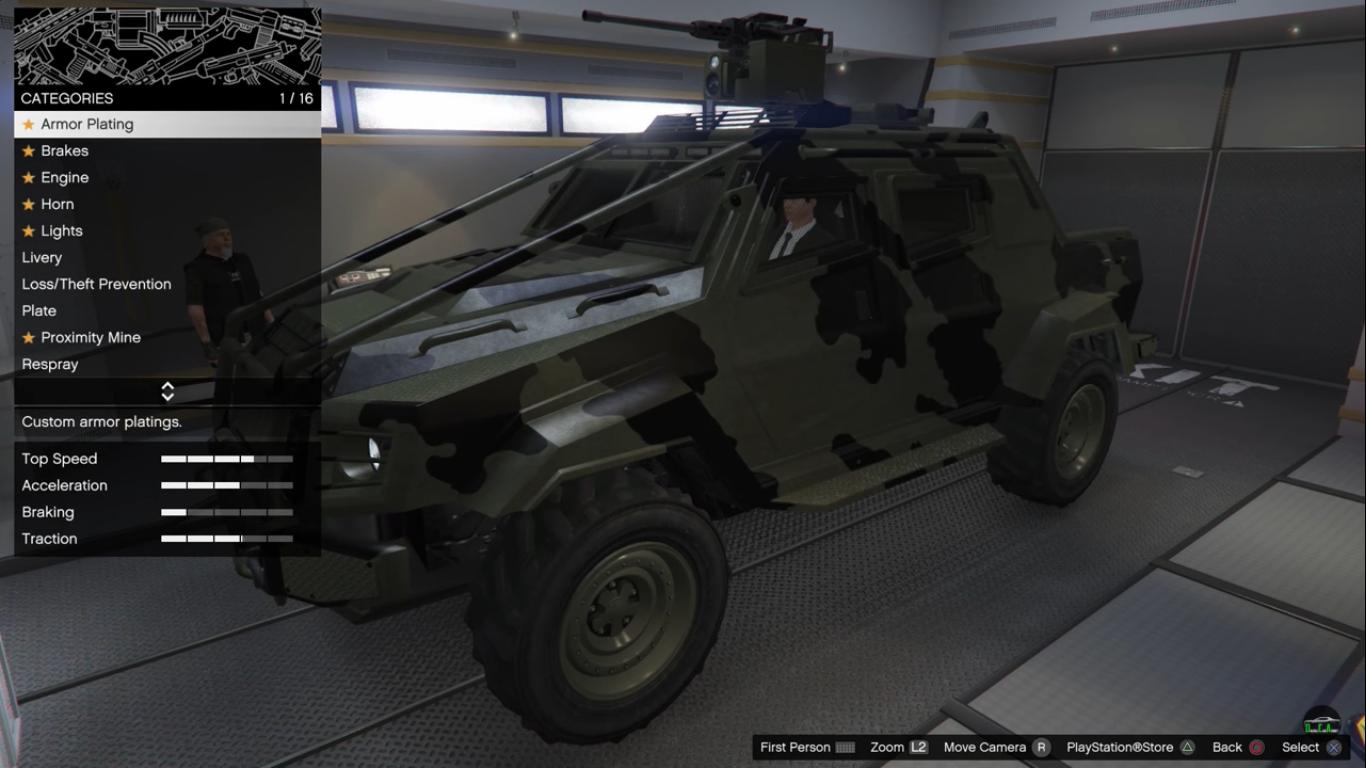Choose the Plate option
Image resolution: width=1366 pixels, height=768 pixels.
click(x=39, y=310)
